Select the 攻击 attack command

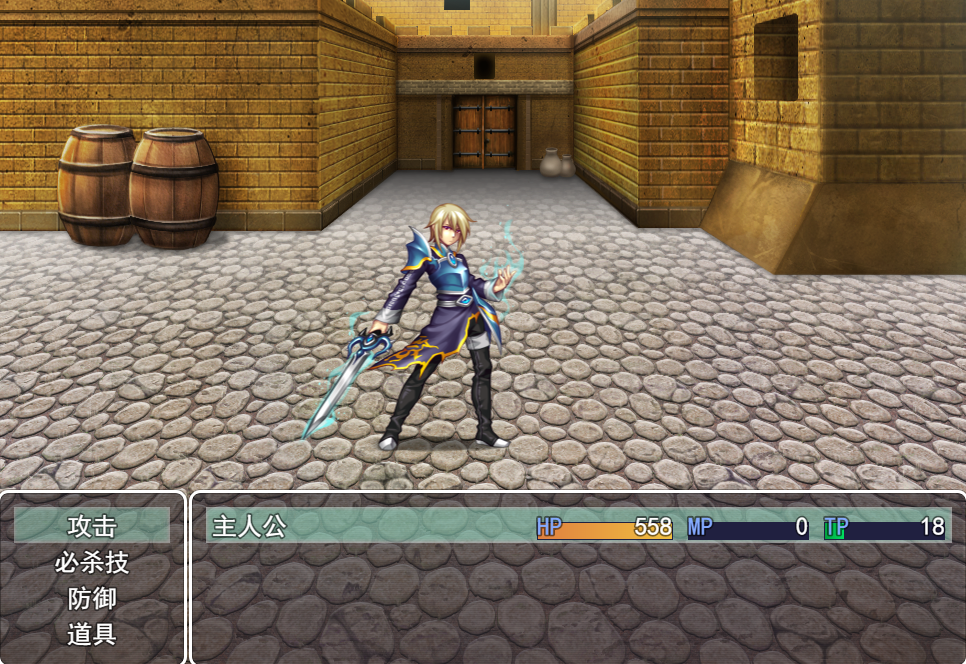92,526
